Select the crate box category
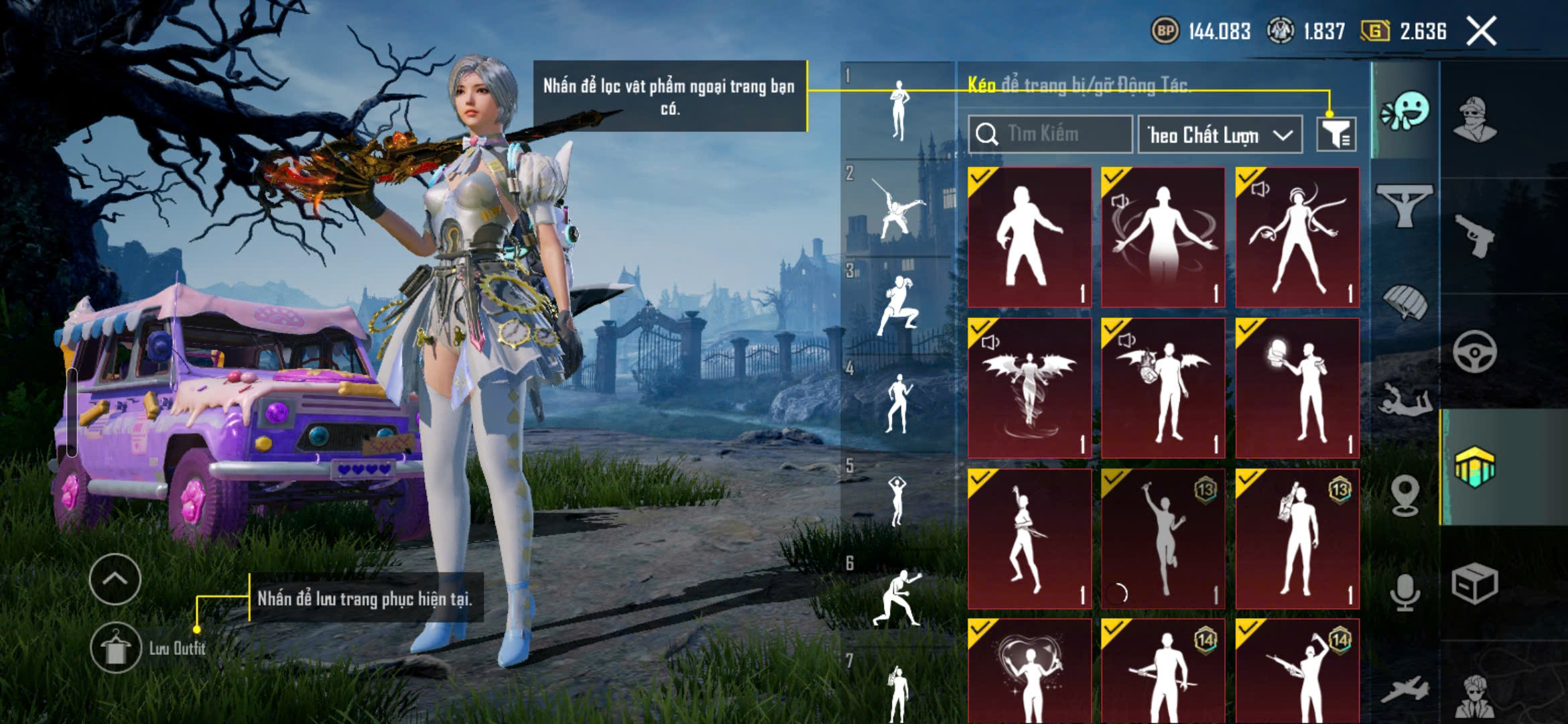Screen dimensions: 1568x724 click(1474, 583)
